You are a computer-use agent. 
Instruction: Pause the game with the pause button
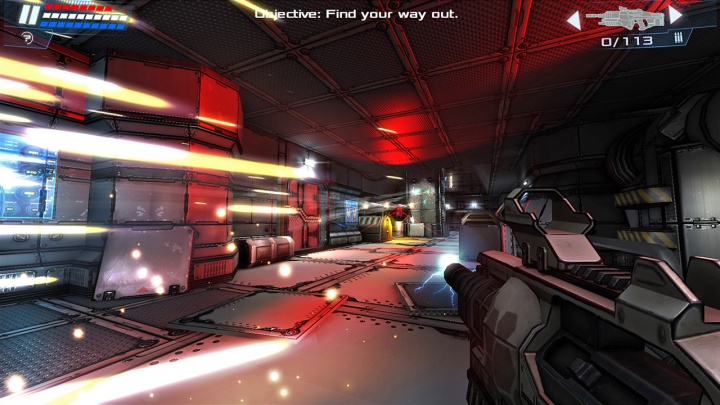click(29, 15)
